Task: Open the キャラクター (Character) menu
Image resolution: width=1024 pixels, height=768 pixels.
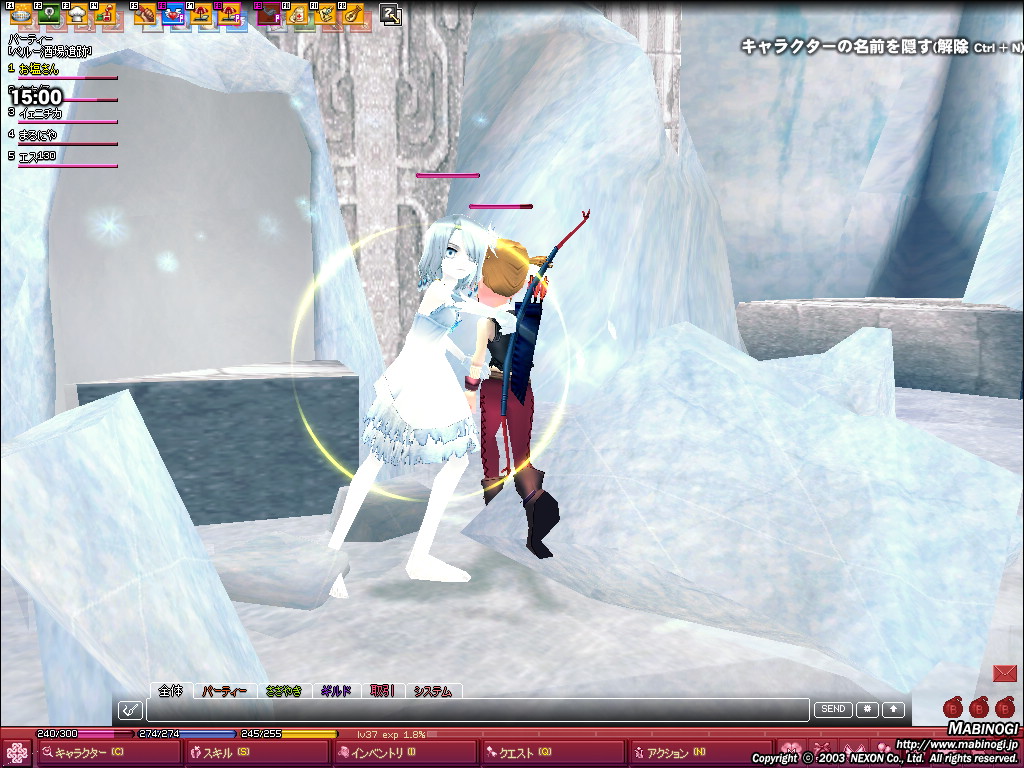Action: (x=88, y=753)
